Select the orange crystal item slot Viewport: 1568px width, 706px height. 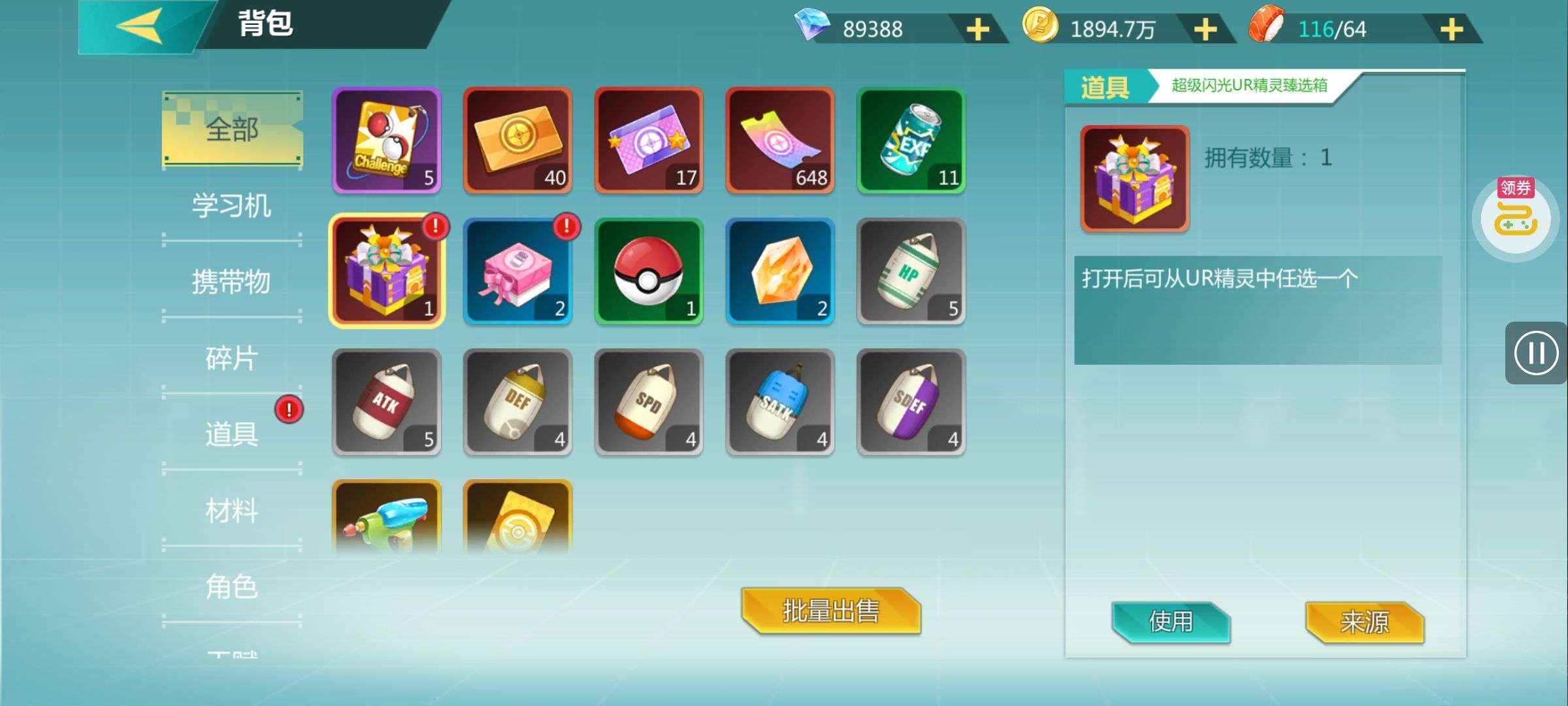(x=780, y=271)
